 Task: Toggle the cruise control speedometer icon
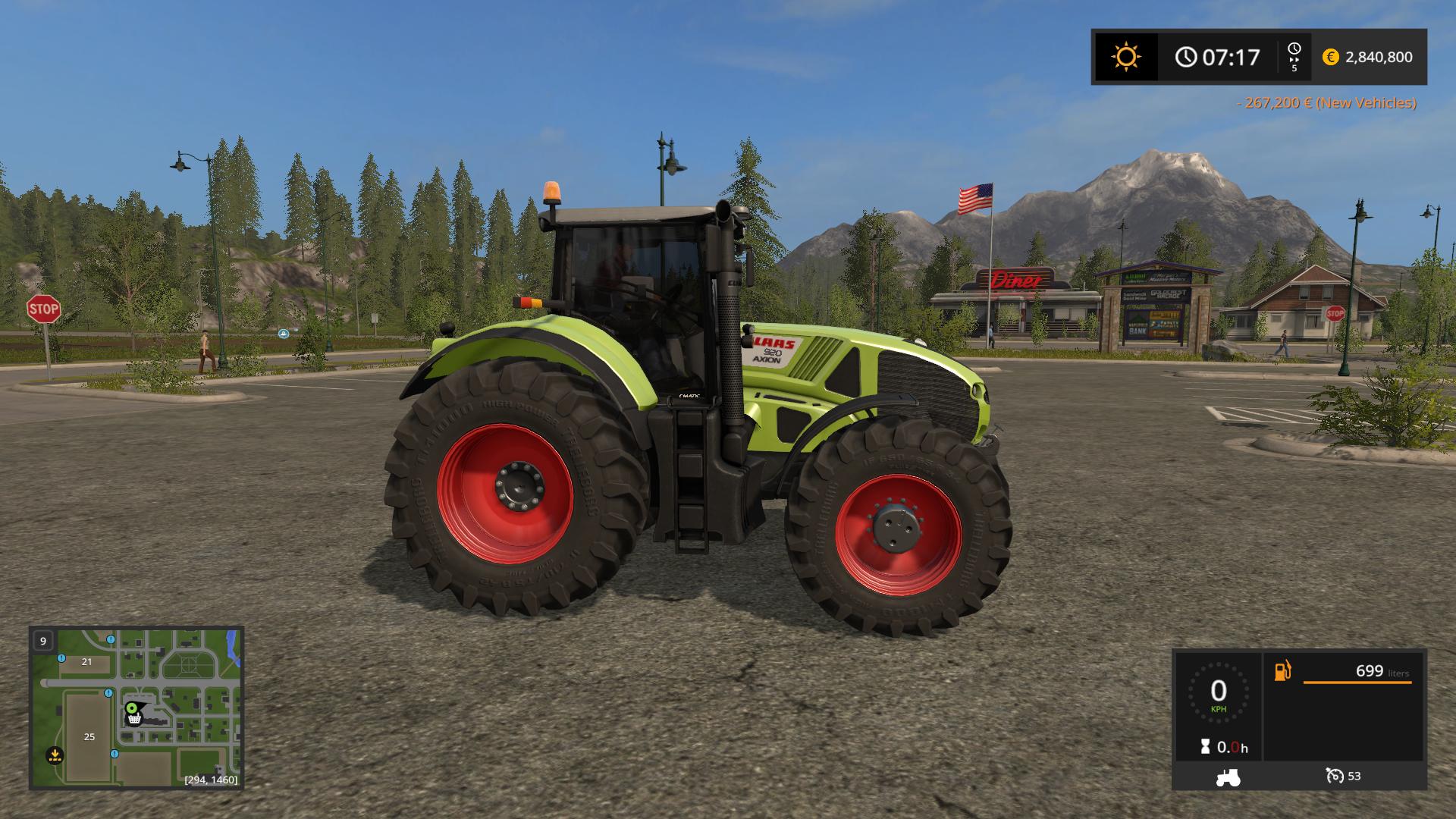pyautogui.click(x=1335, y=776)
